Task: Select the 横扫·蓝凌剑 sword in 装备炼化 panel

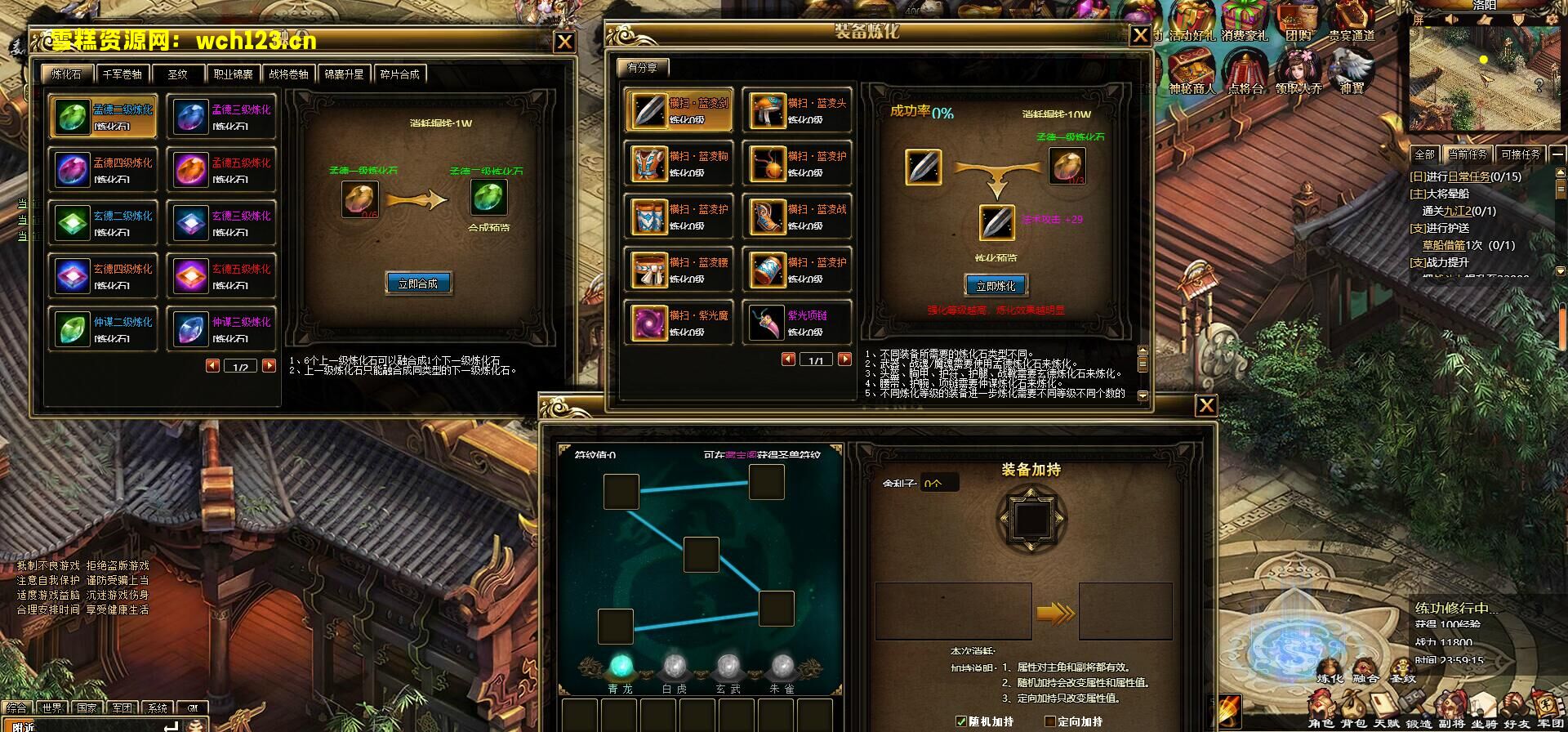Action: pos(676,110)
